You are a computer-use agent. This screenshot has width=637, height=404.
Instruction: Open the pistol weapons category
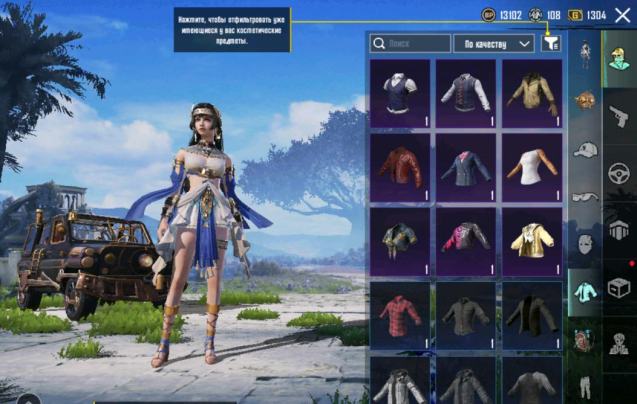click(619, 118)
